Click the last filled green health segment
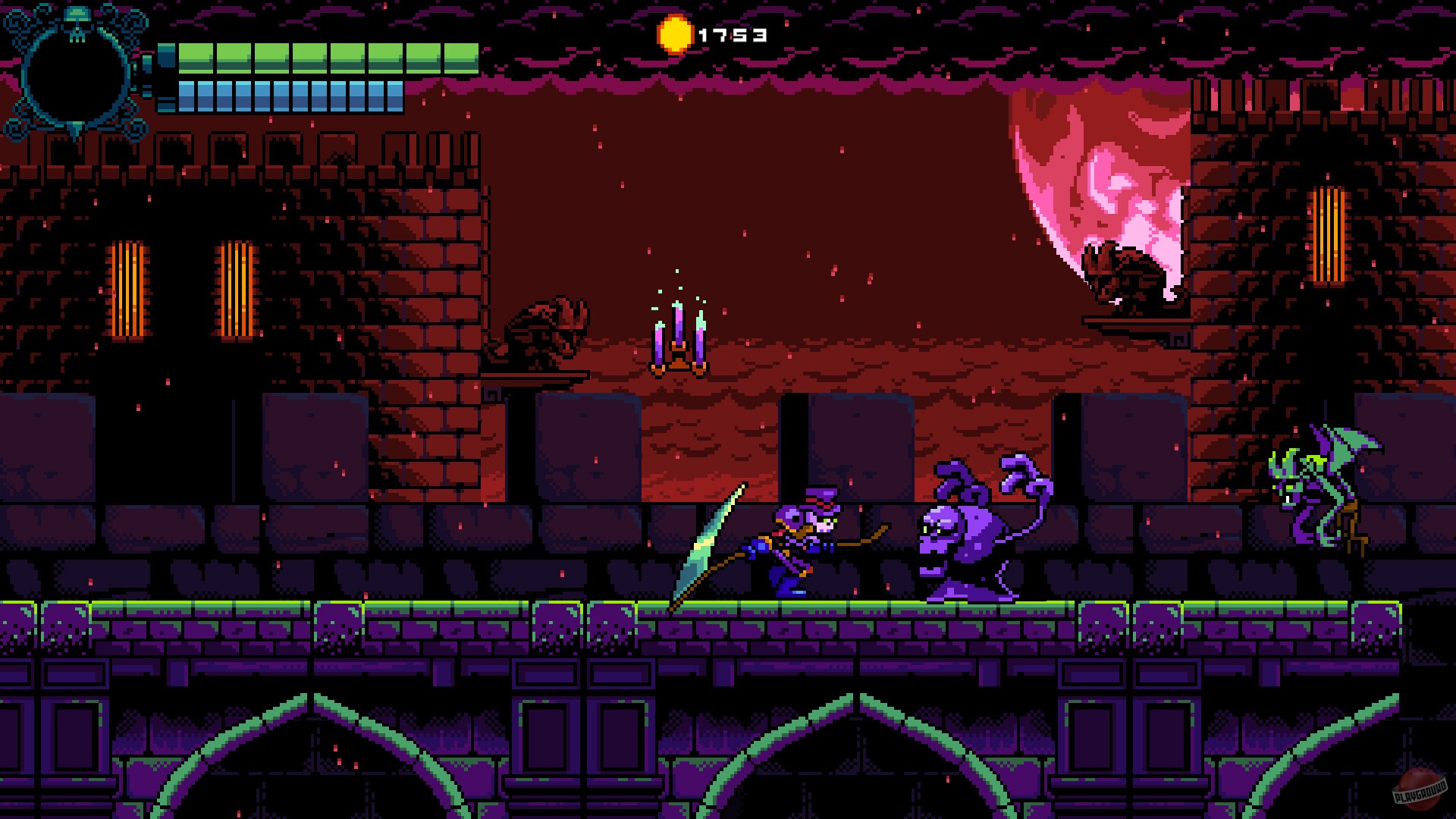 (x=461, y=57)
